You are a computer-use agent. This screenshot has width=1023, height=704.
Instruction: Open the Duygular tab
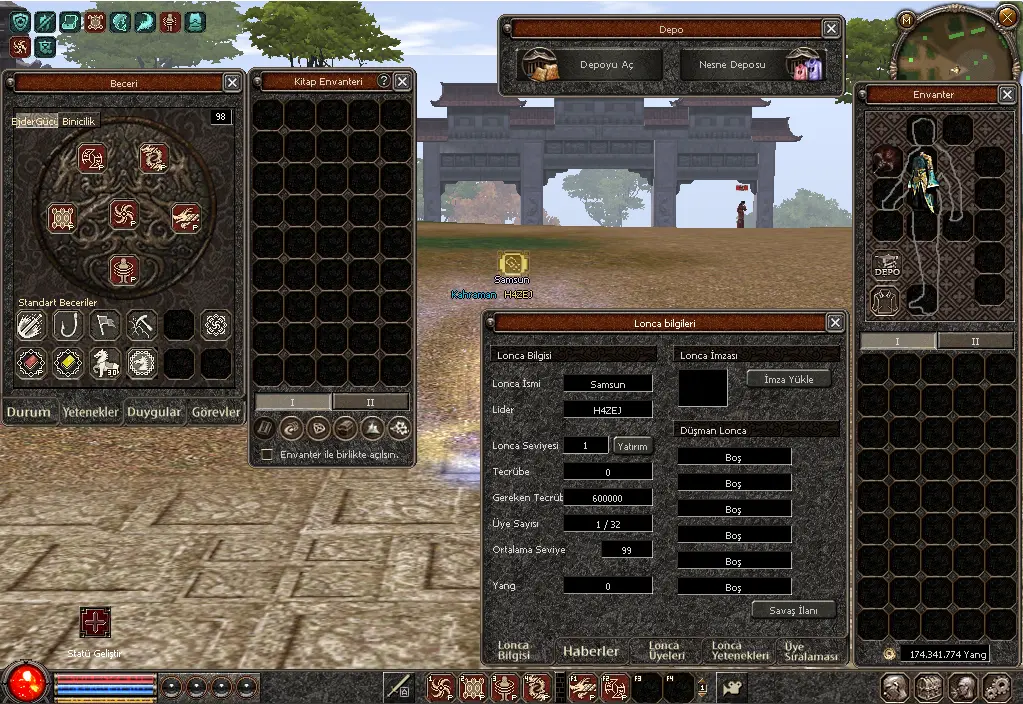click(154, 412)
